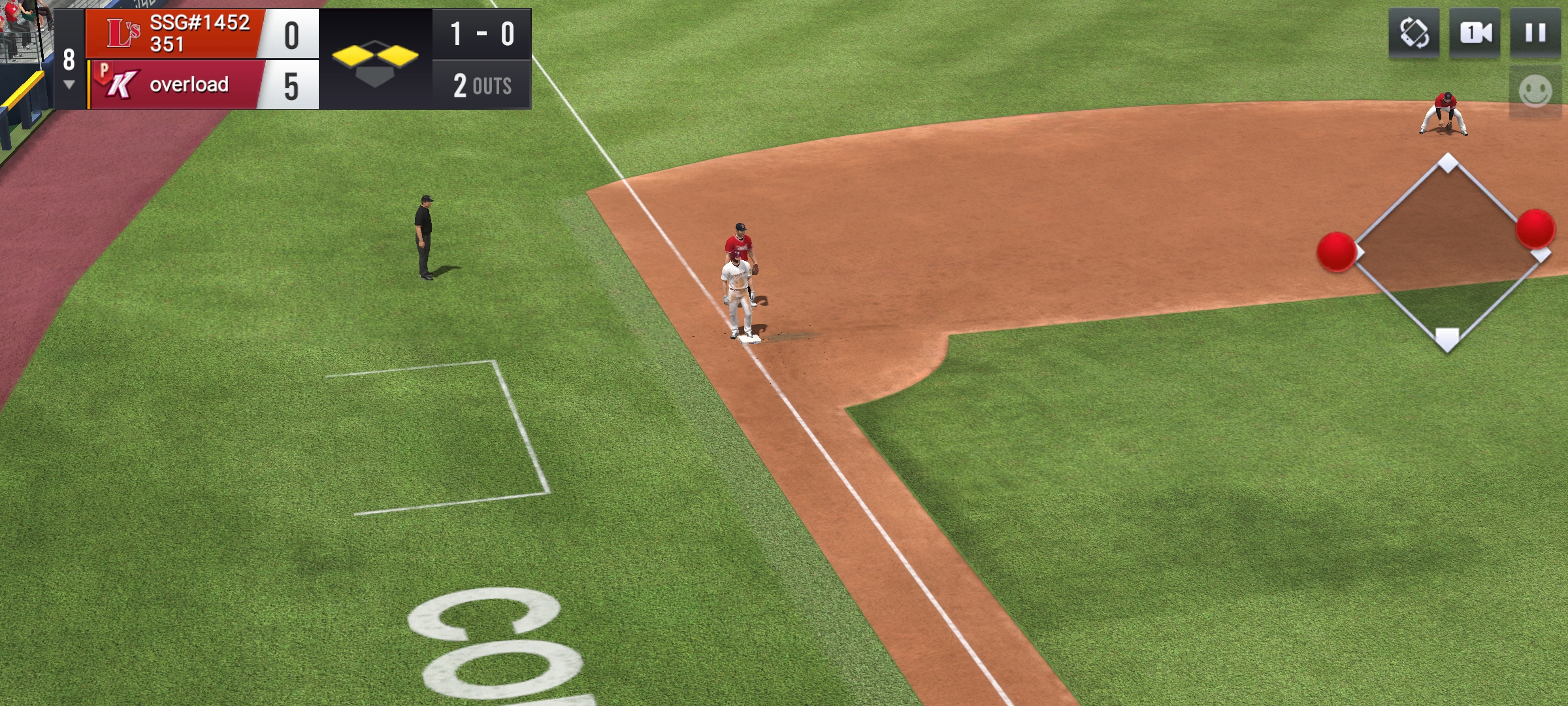The height and width of the screenshot is (706, 1568).
Task: Tap the rotate arrows icon
Action: 1414,33
